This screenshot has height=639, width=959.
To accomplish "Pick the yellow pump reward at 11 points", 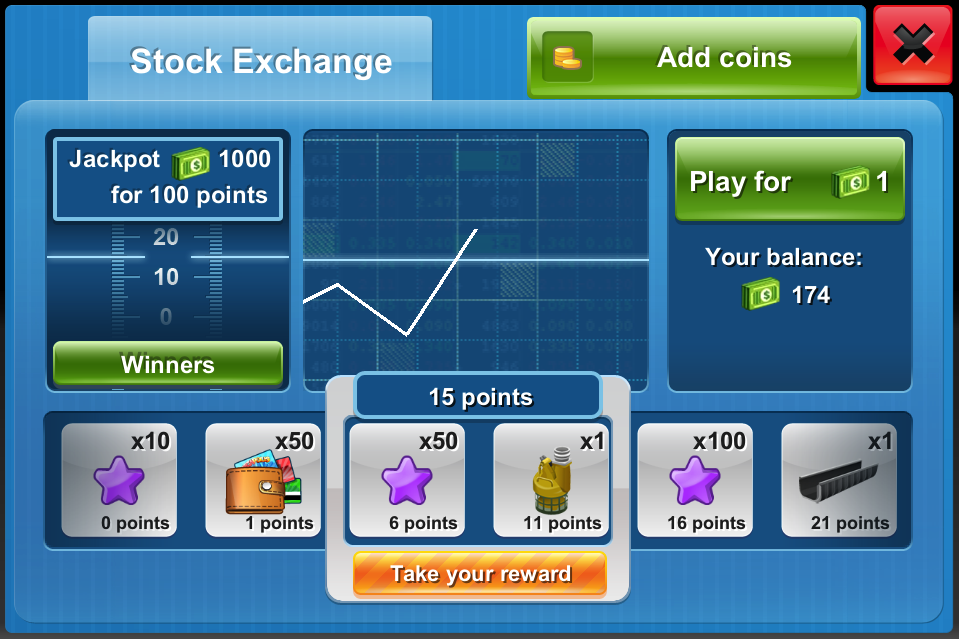I will click(x=551, y=480).
